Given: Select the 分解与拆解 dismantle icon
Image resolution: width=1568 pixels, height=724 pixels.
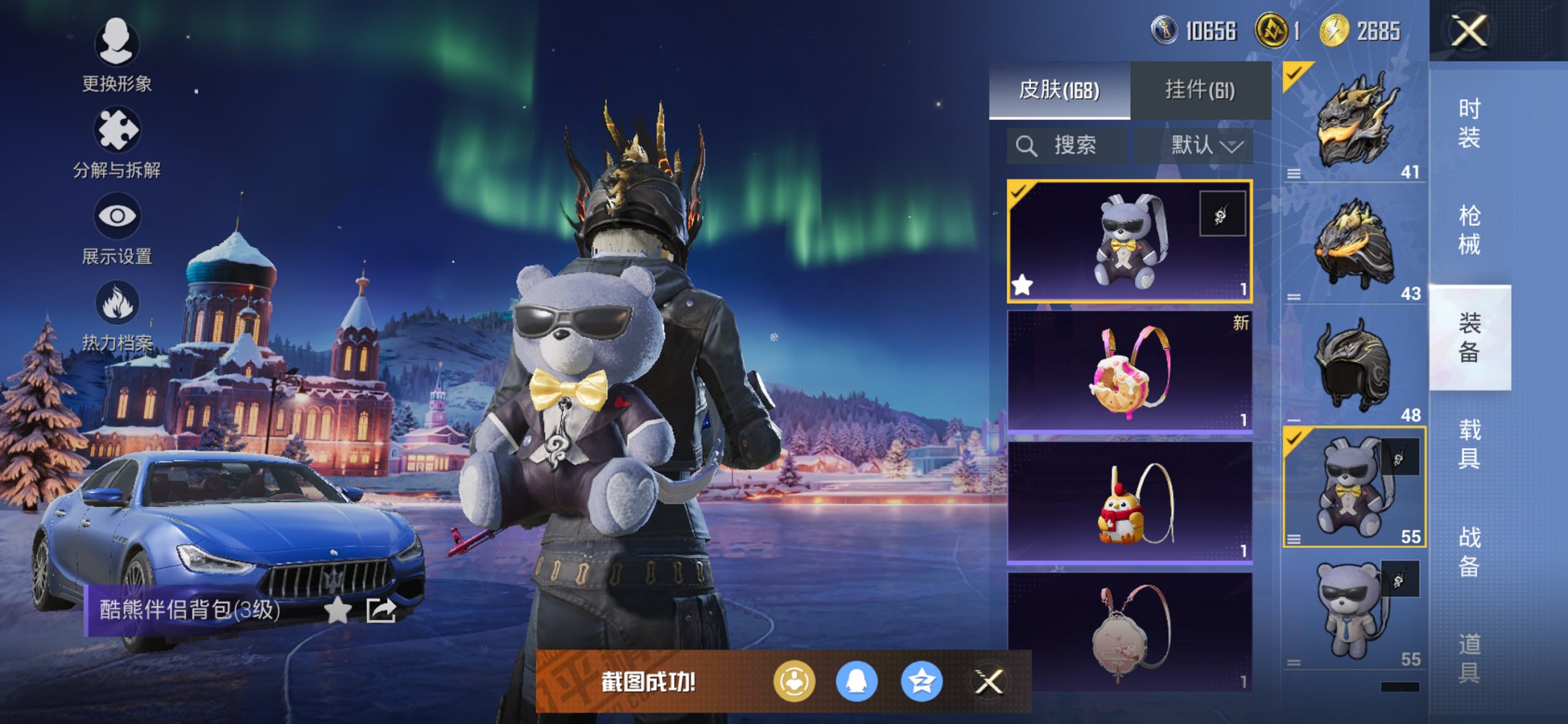Looking at the screenshot, I should 119,131.
